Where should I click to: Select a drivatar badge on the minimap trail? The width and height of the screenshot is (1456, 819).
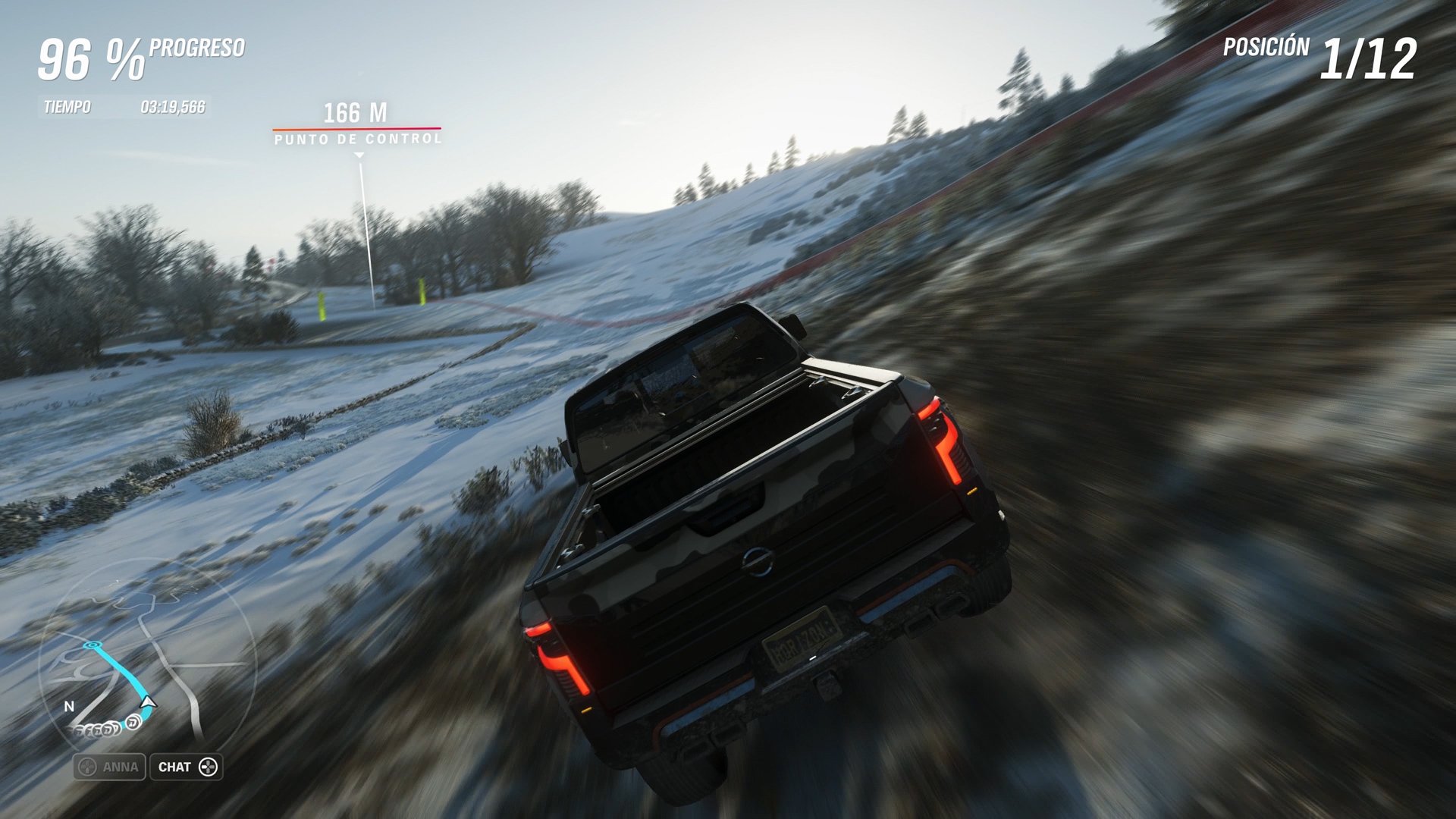point(133,723)
